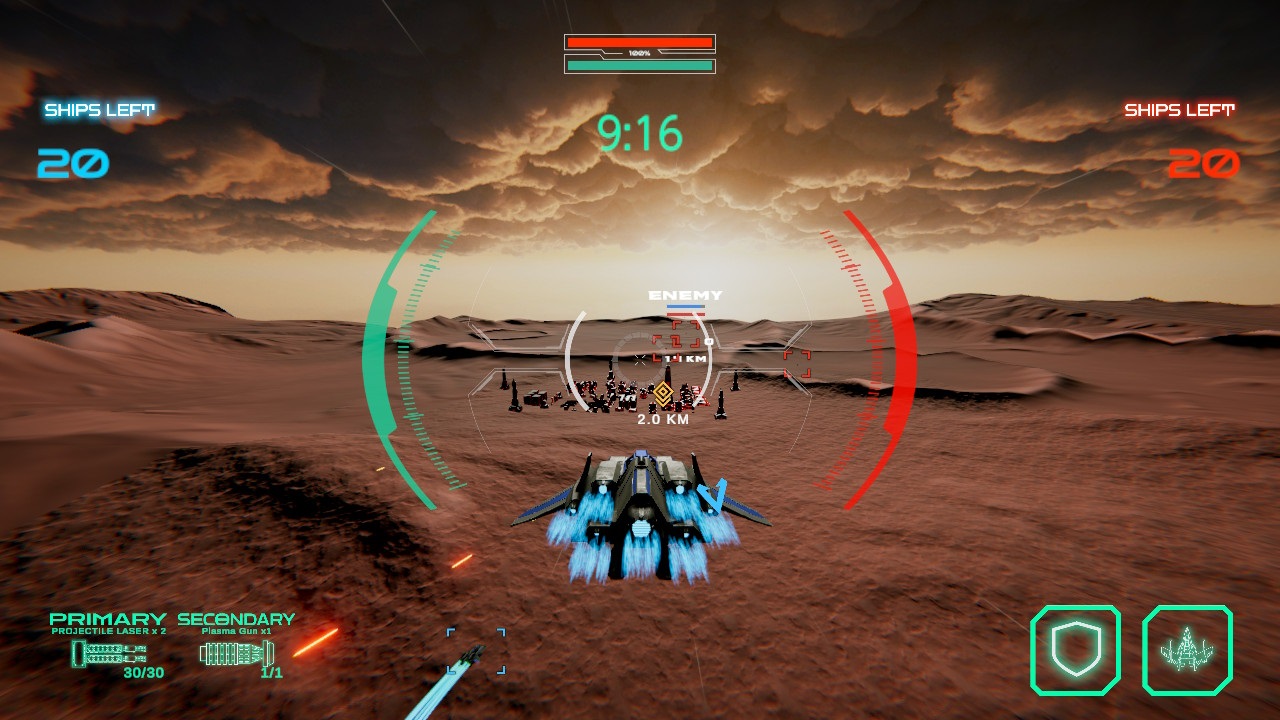
Task: Open the circular radar compass ring
Action: pos(640,360)
